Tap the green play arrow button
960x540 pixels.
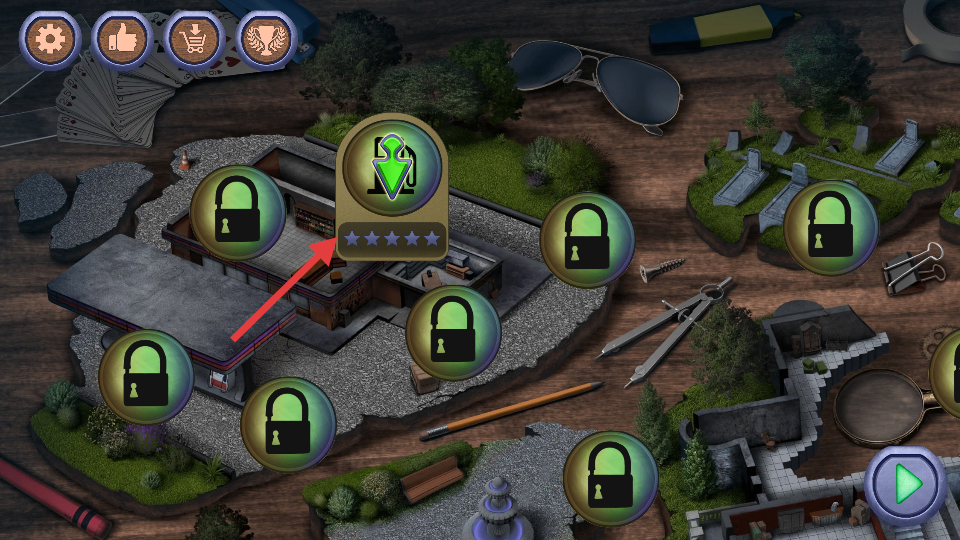tap(906, 485)
